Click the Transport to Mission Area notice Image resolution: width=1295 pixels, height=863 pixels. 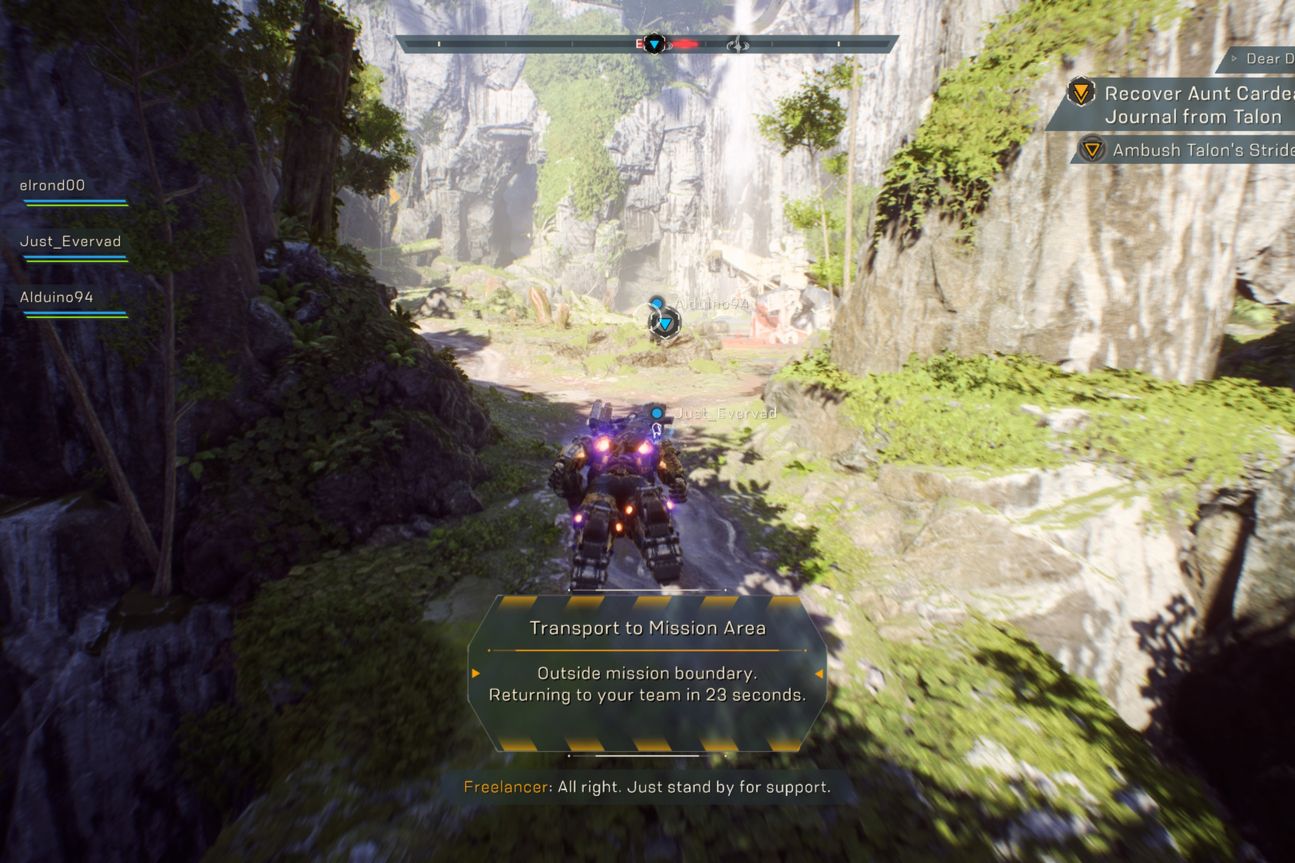tap(647, 628)
